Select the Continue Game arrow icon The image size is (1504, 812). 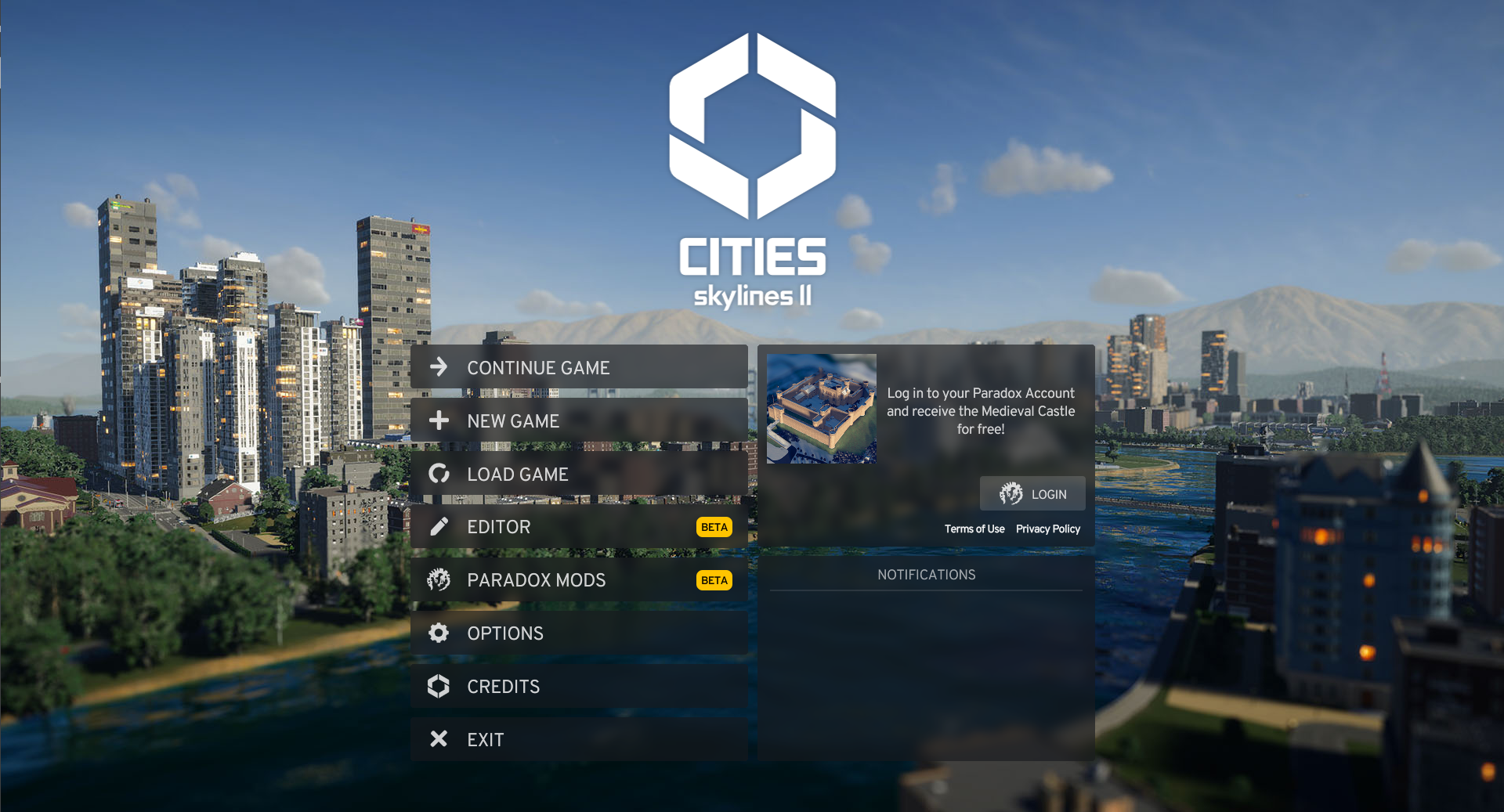(x=439, y=367)
